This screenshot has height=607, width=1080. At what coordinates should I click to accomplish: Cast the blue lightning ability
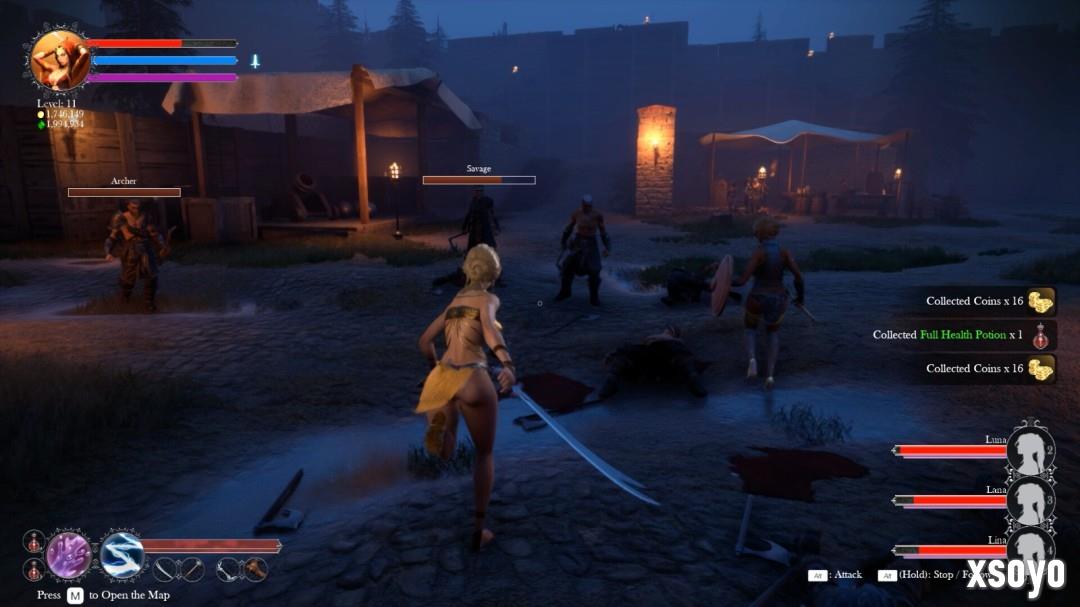click(x=122, y=554)
